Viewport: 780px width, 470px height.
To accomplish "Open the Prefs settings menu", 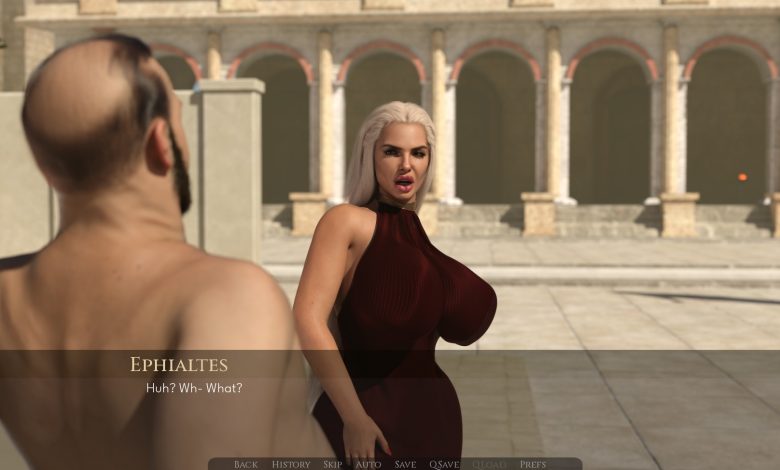I will tap(533, 464).
